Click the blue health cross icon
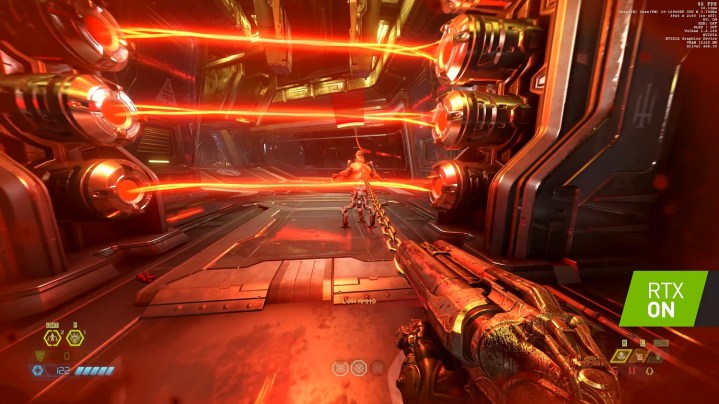This screenshot has width=719, height=404. point(39,370)
